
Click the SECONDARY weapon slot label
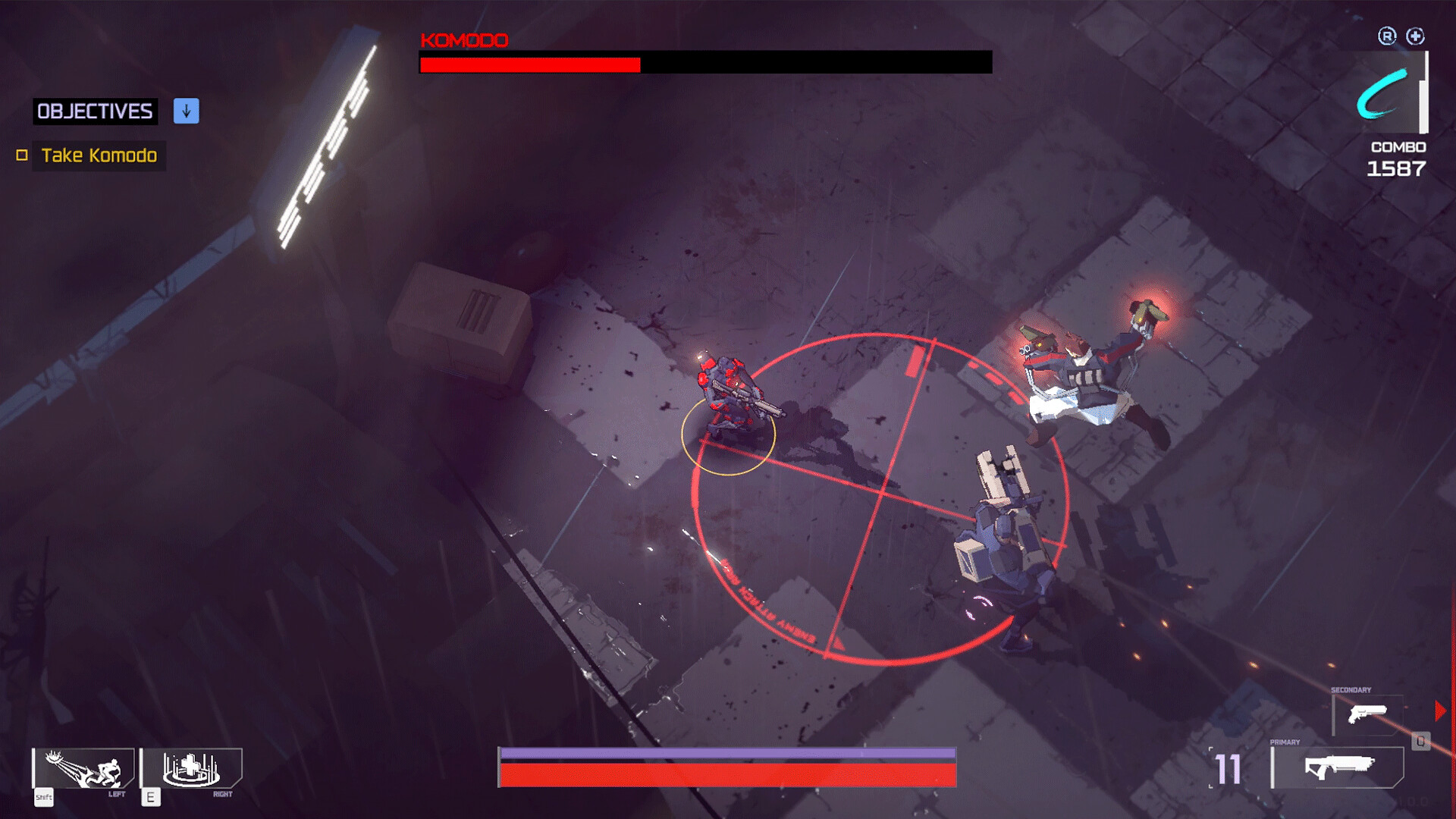[x=1351, y=689]
